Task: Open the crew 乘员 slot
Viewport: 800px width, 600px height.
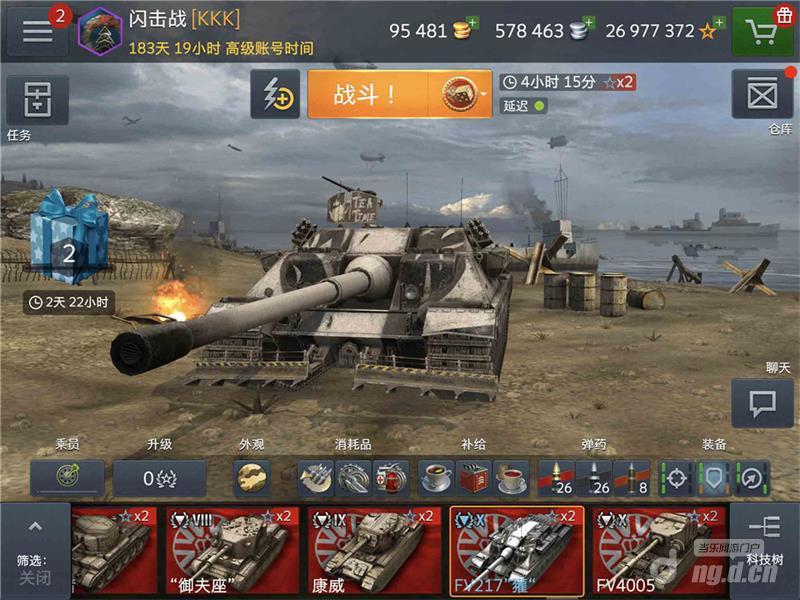Action: click(x=67, y=479)
